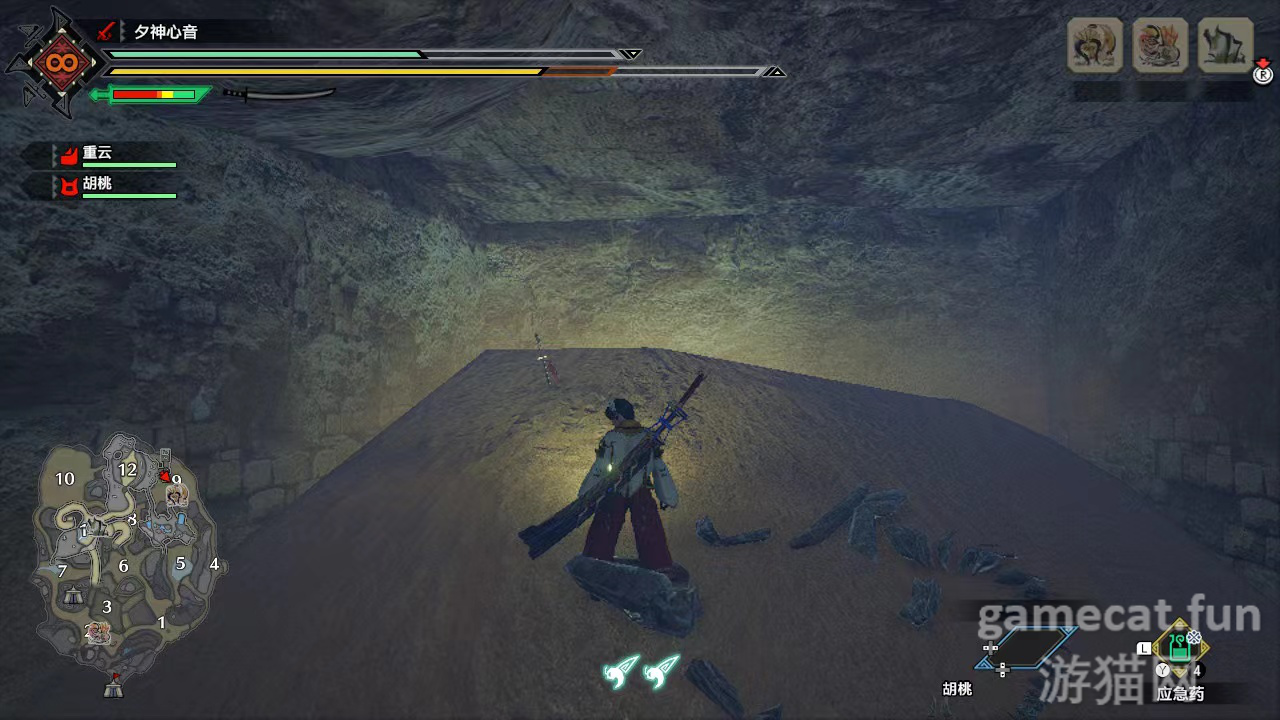Click the sub-camp tent marker near area 7
This screenshot has height=720, width=1280.
click(74, 595)
